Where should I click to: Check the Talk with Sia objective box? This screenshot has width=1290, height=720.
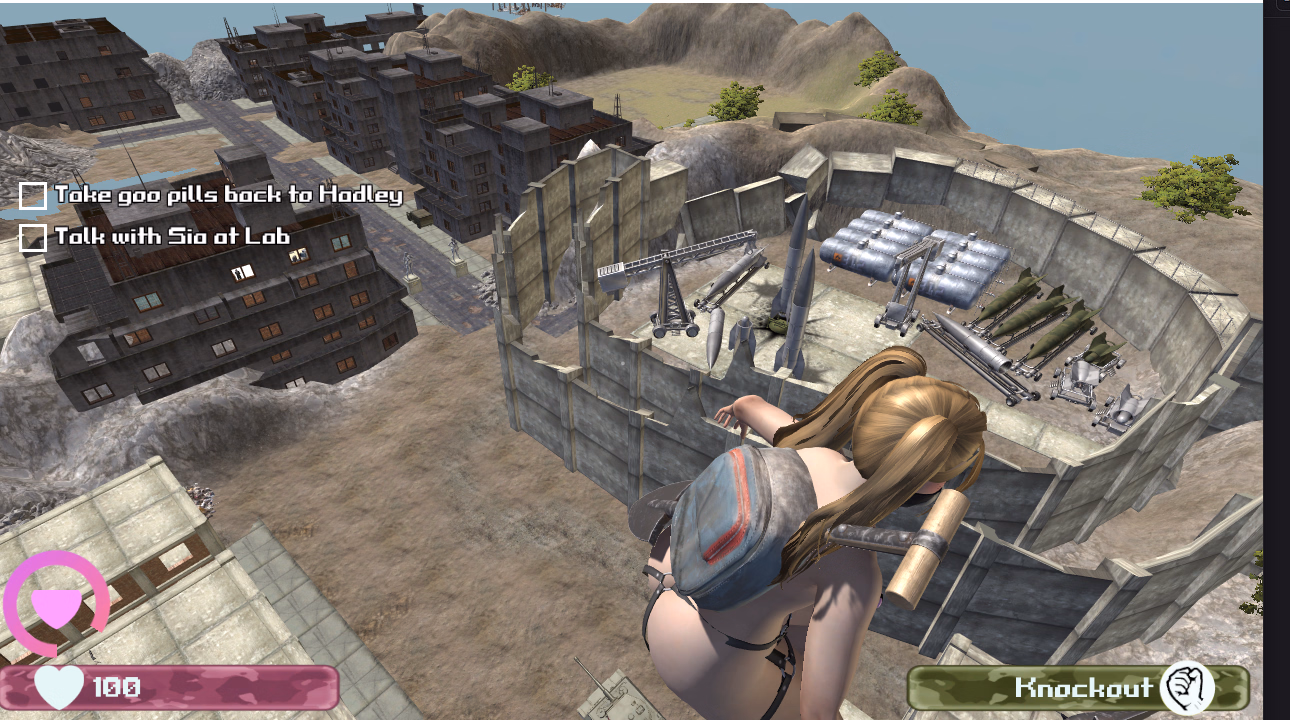tap(33, 238)
